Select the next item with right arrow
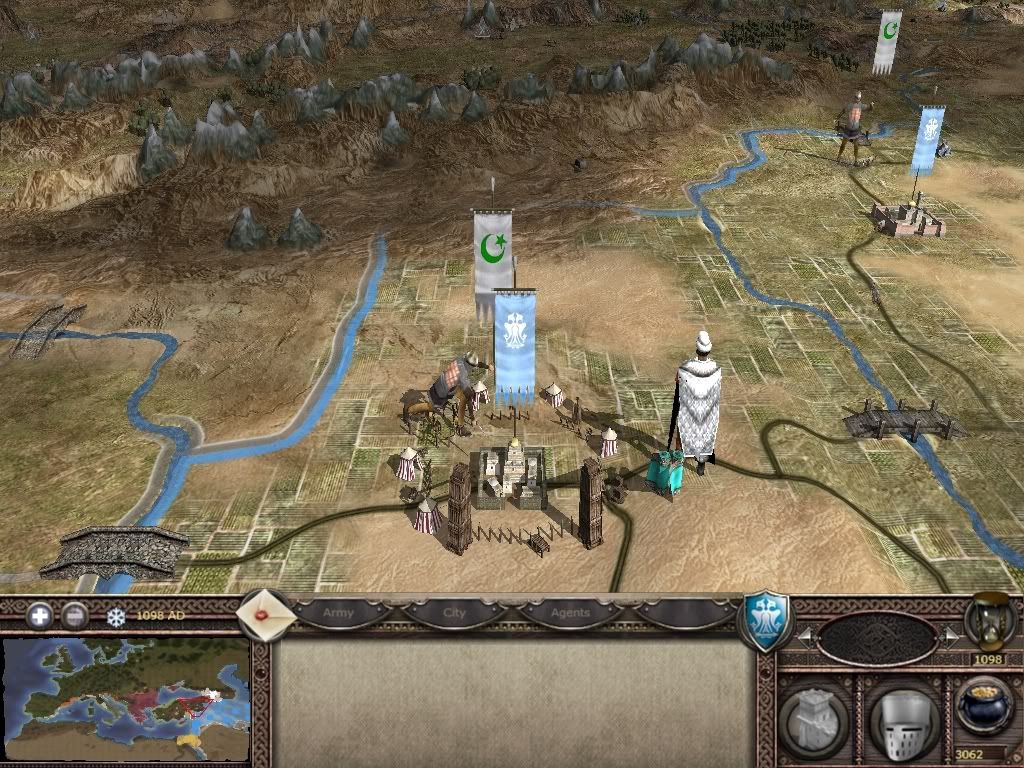The width and height of the screenshot is (1024, 768). (950, 635)
